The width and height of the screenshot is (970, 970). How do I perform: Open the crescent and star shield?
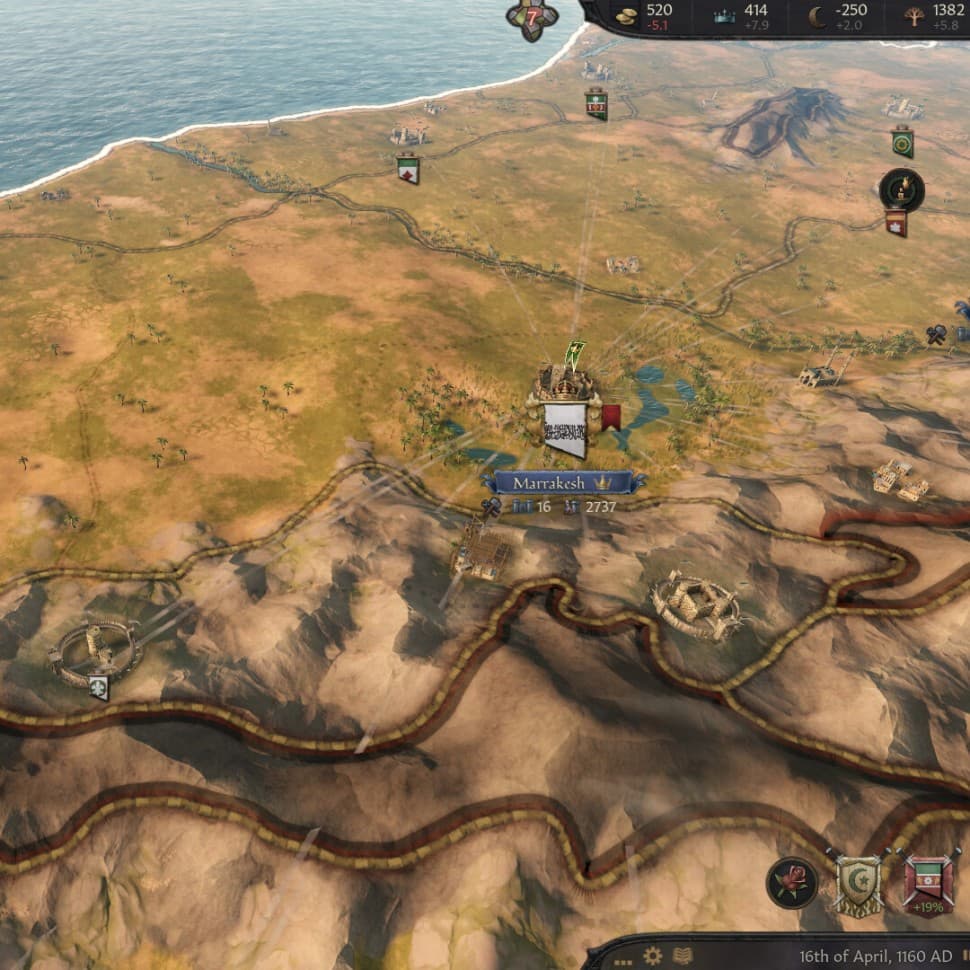click(x=858, y=883)
